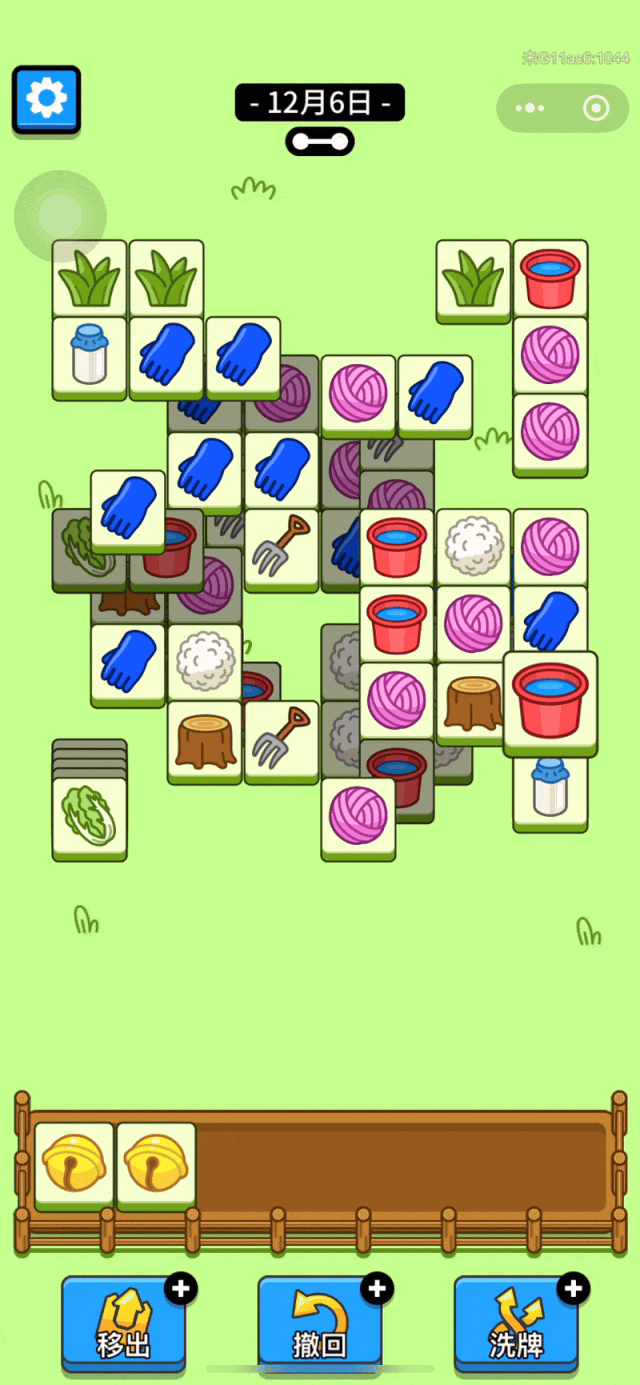Select the uncovered cabbage tile
Viewport: 640px width, 1385px height.
coord(89,815)
